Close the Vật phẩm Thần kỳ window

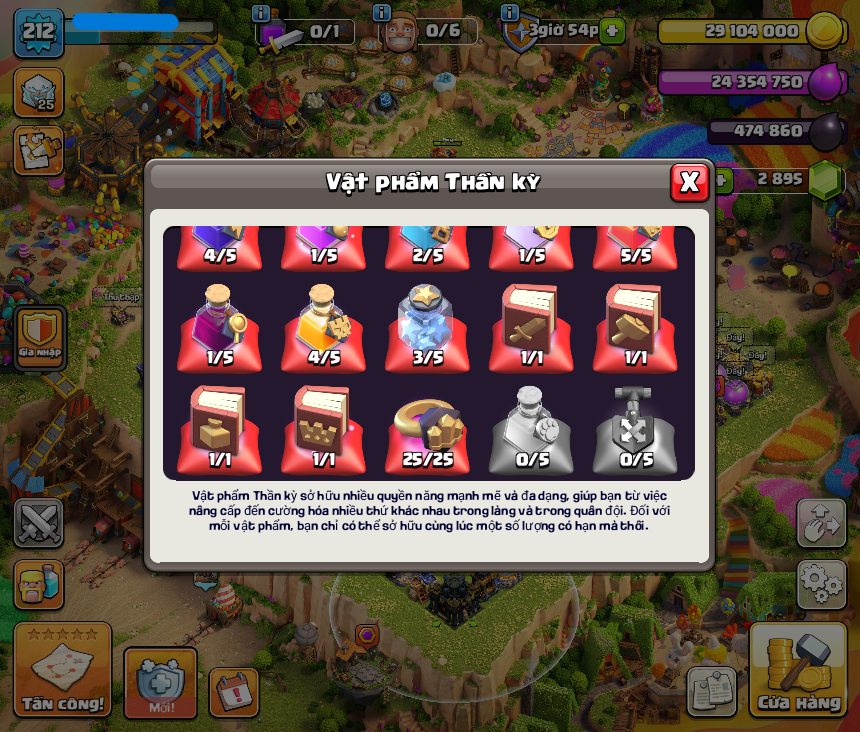click(689, 182)
